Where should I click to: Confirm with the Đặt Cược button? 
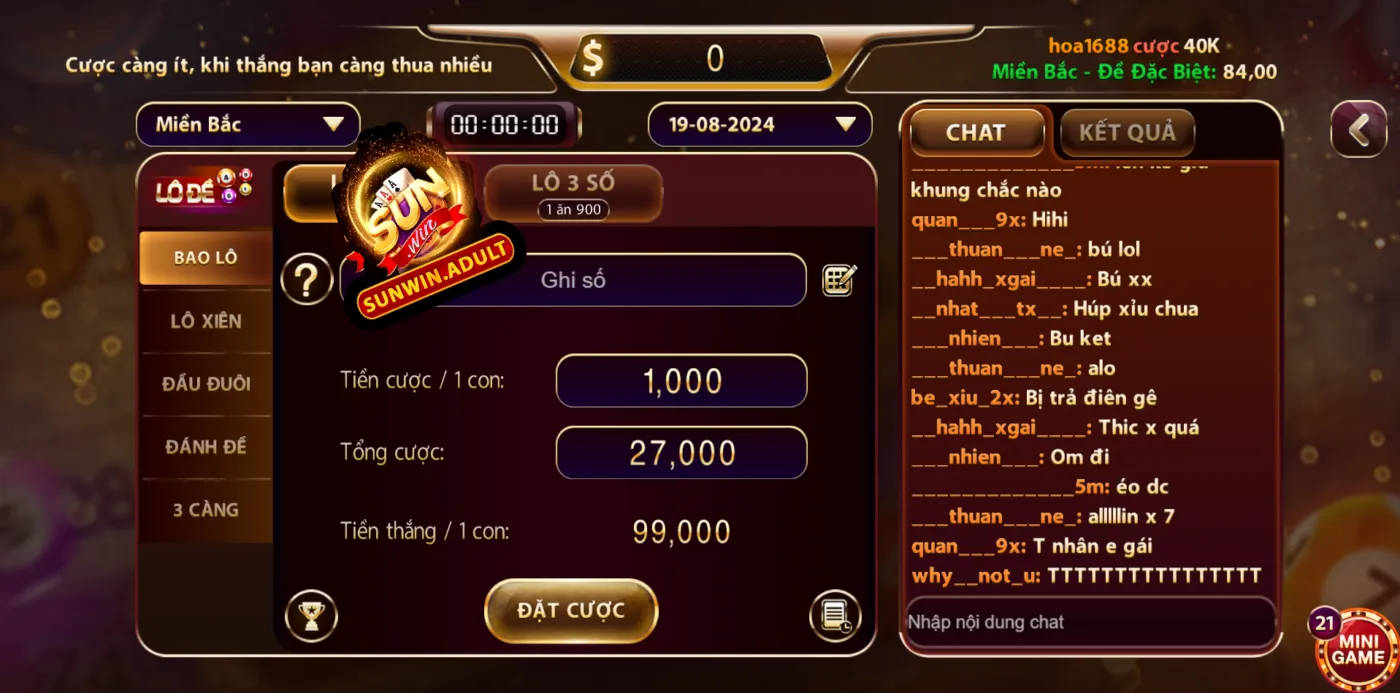tap(571, 610)
